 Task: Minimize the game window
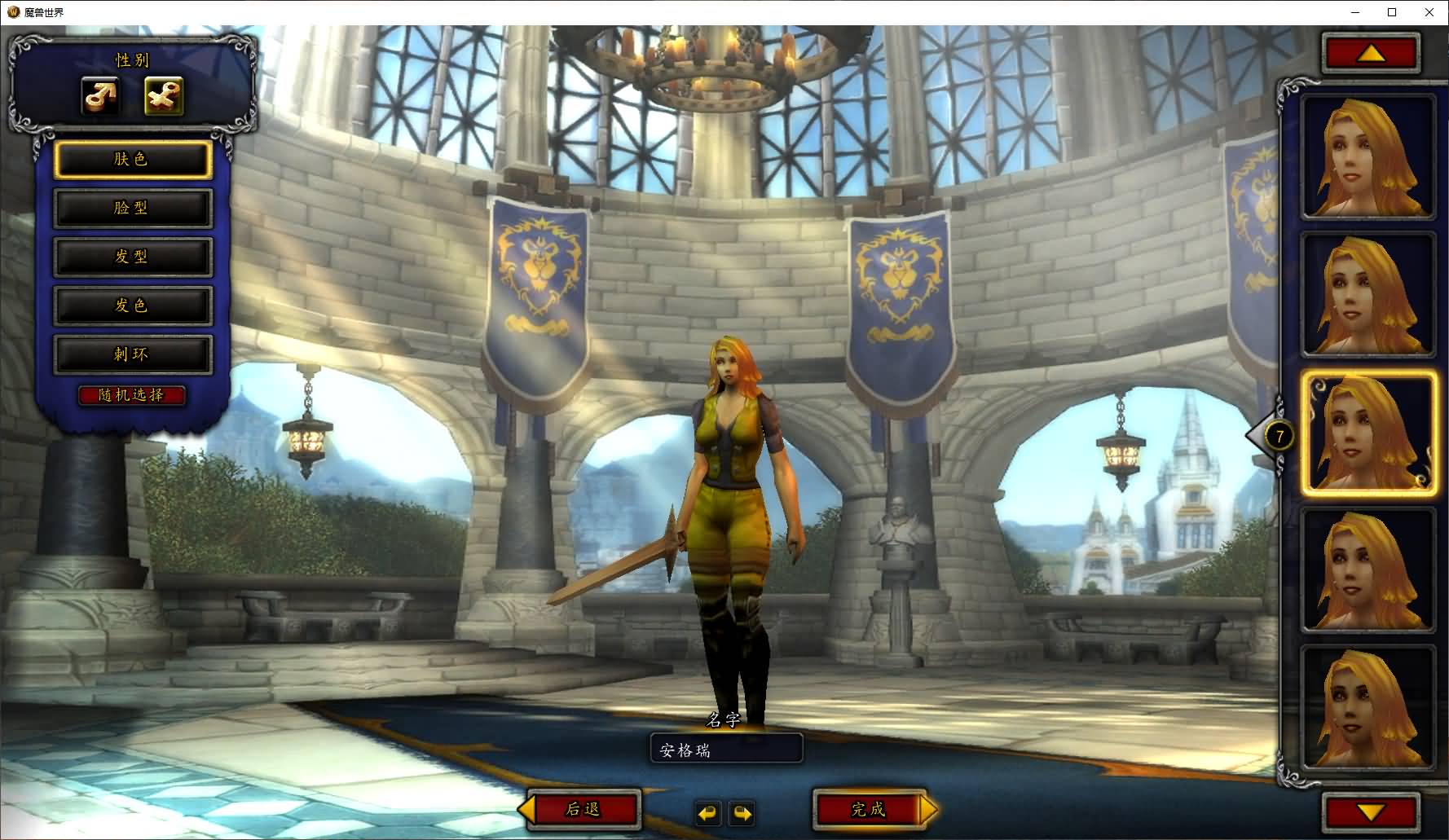coord(1355,12)
